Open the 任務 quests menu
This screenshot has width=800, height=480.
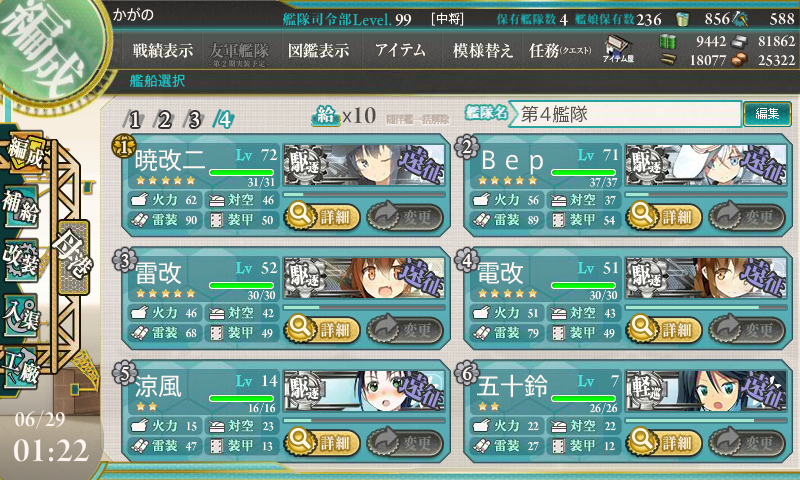(560, 51)
